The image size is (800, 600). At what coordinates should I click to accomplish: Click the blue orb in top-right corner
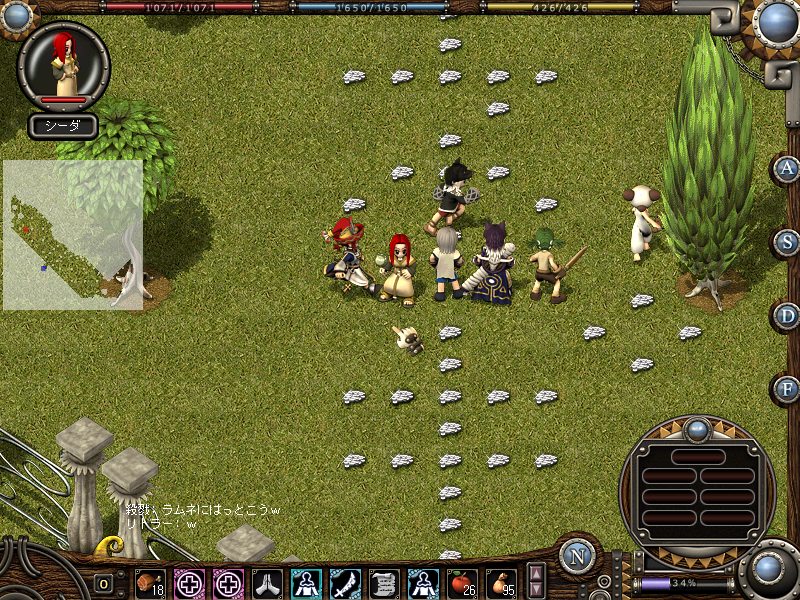click(776, 20)
